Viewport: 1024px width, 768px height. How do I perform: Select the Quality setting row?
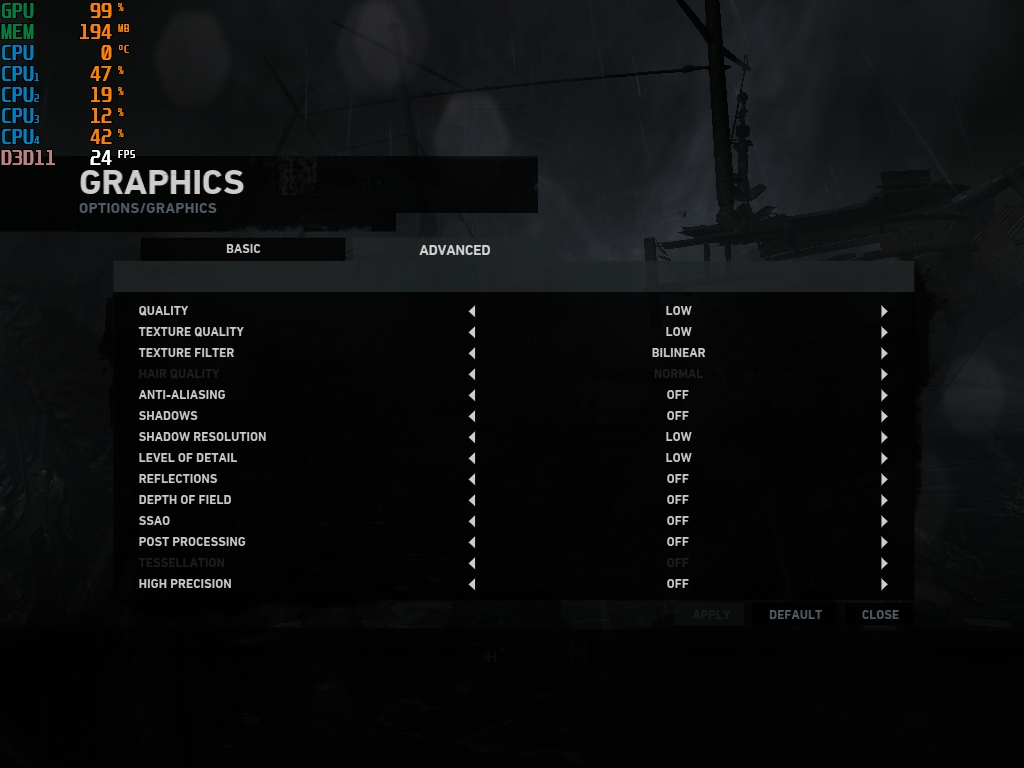coord(164,311)
